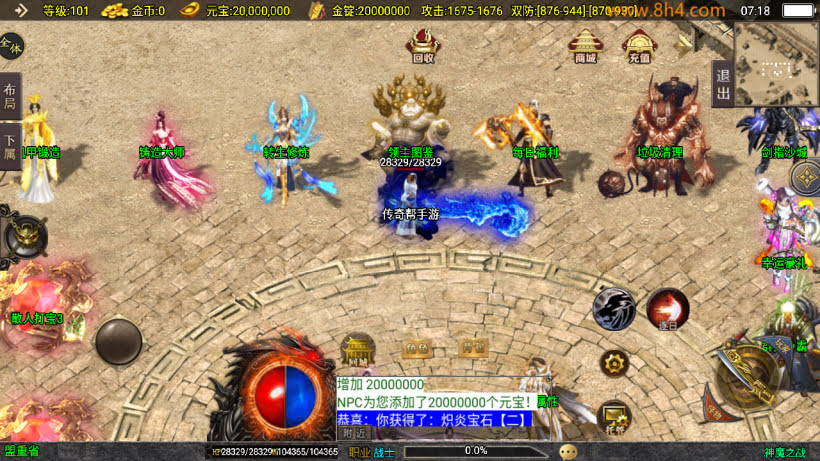Tap the main sword attack button
This screenshot has width=820, height=461.
751,378
